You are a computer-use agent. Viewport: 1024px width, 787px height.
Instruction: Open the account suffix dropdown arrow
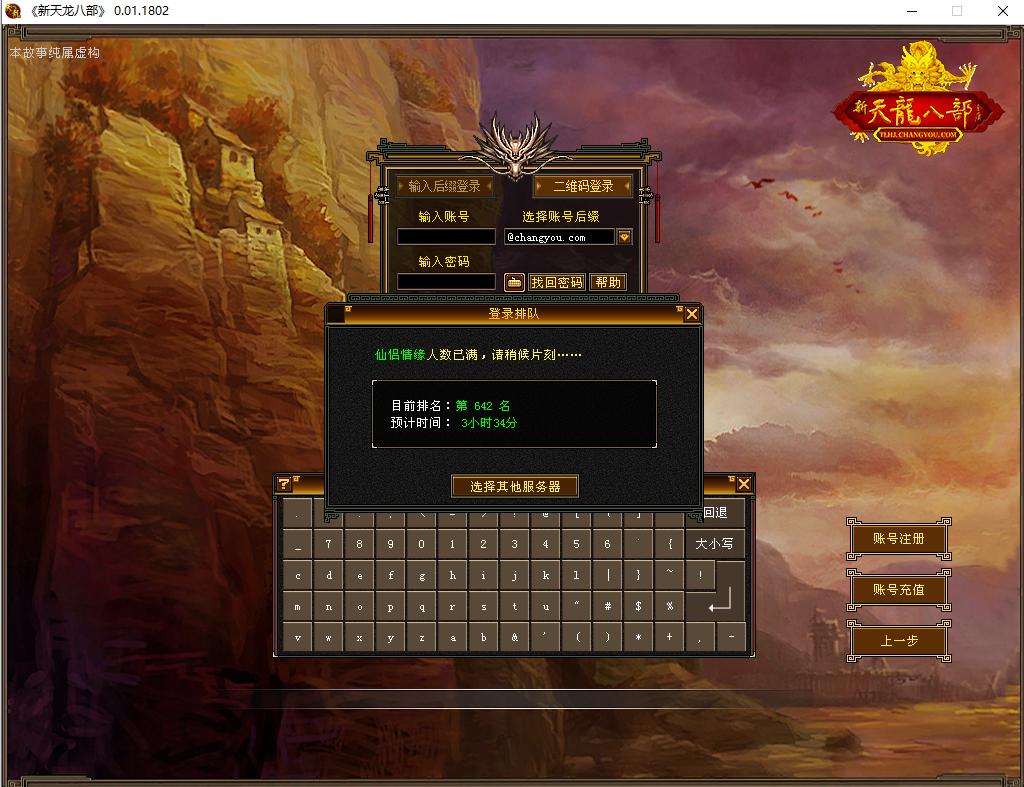624,237
